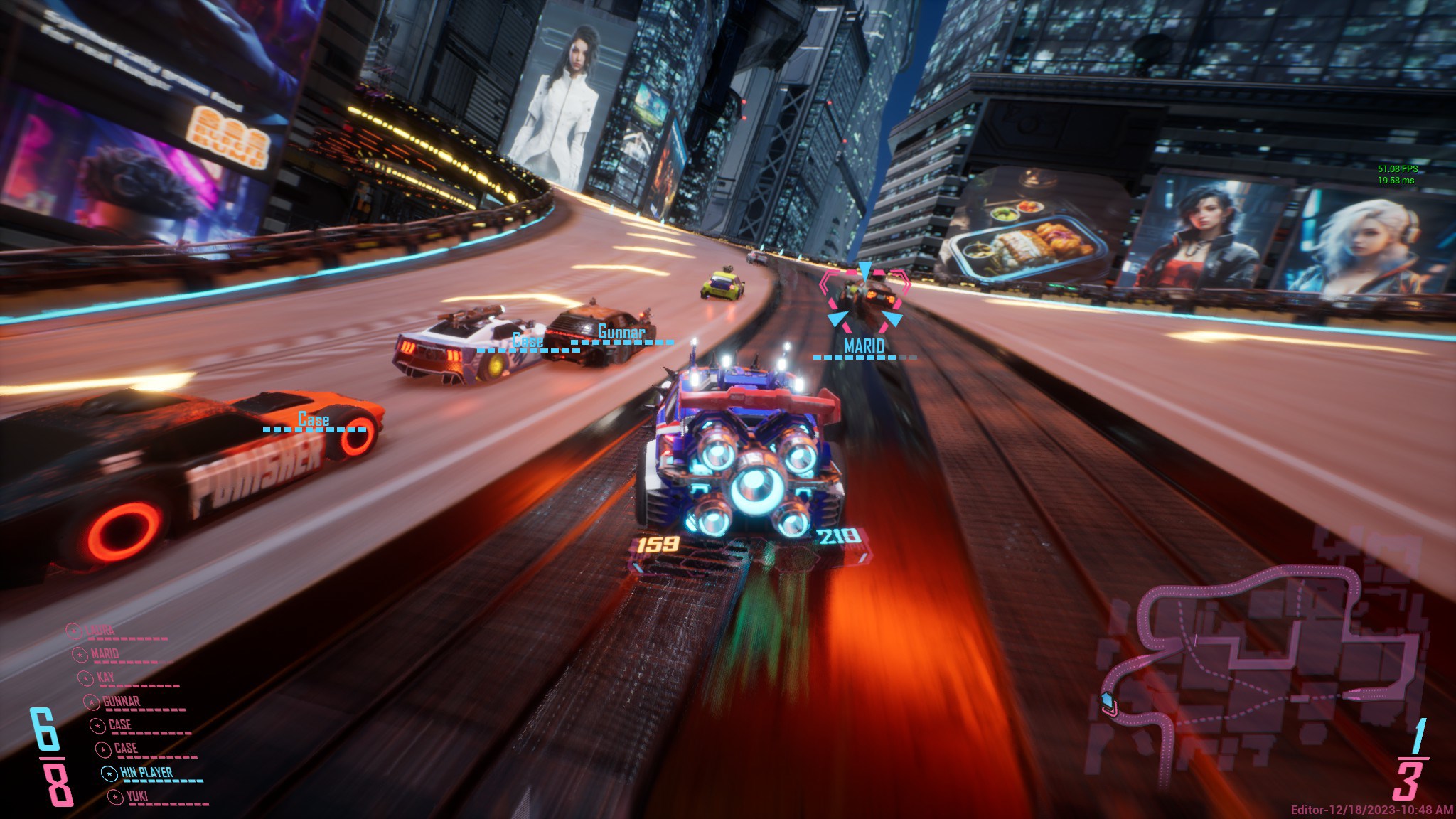Click the Gunnar name tag over the black car
This screenshot has width=1456, height=819.
click(621, 333)
